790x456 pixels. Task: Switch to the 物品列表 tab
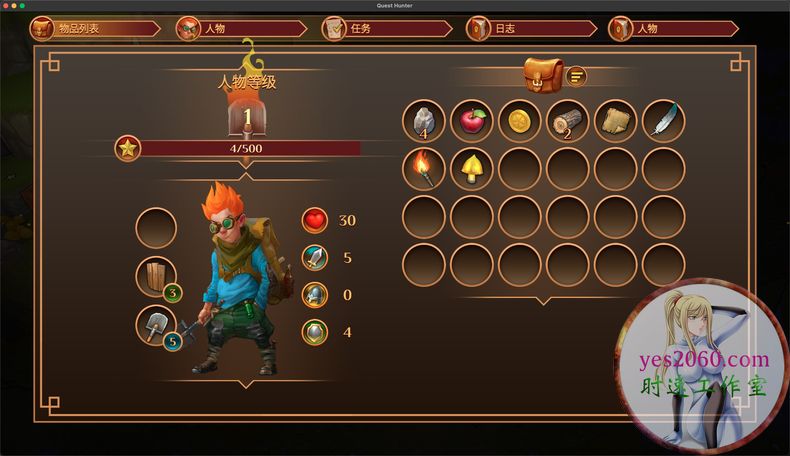pos(80,29)
